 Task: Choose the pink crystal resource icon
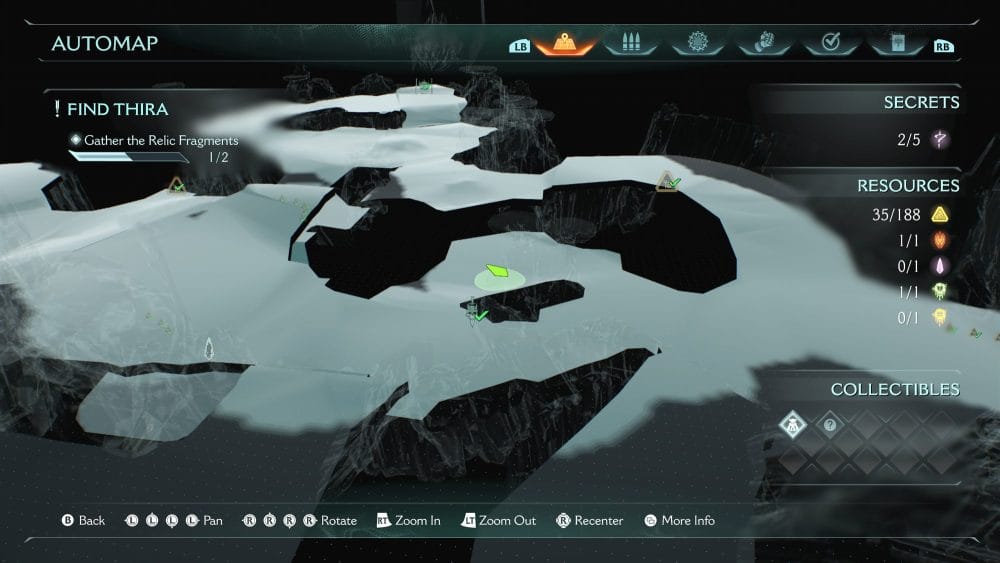click(x=939, y=266)
